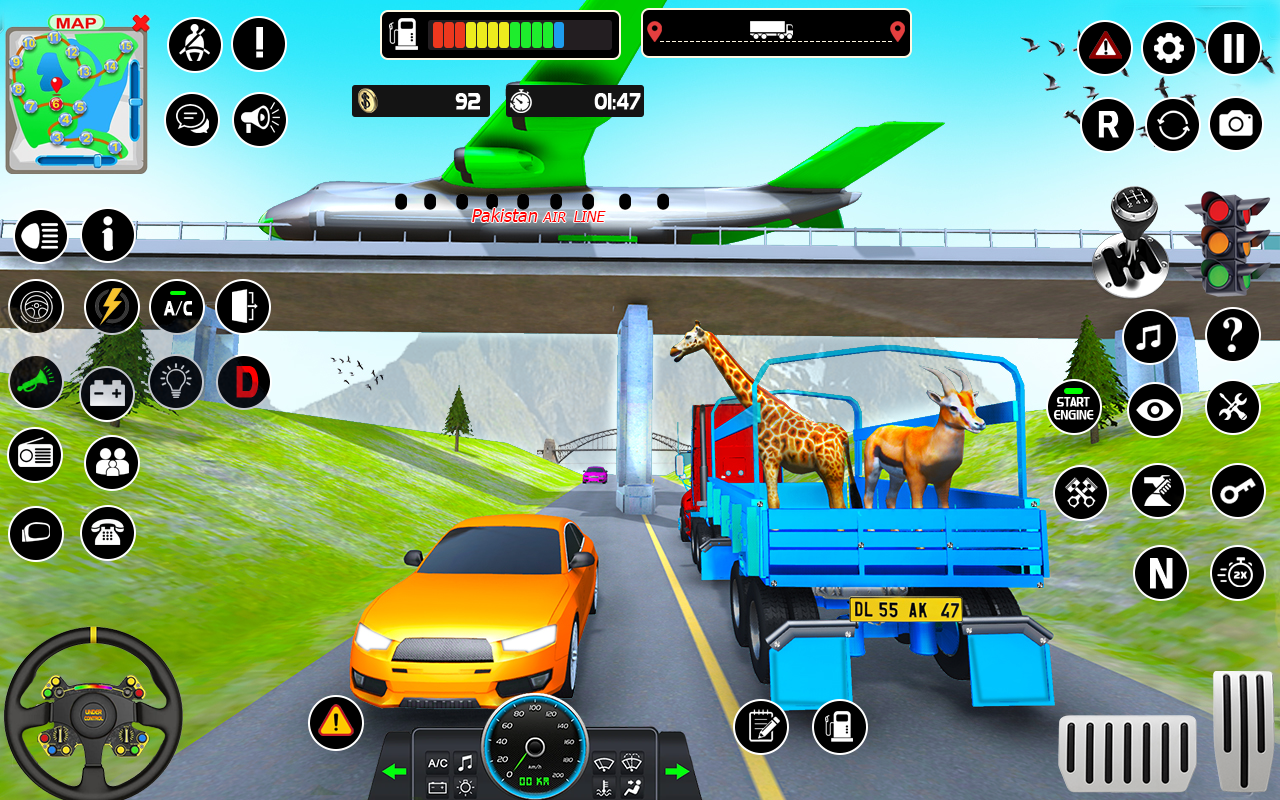Sound the megaphone horn button
Screen dimensions: 1280x800
tap(260, 120)
